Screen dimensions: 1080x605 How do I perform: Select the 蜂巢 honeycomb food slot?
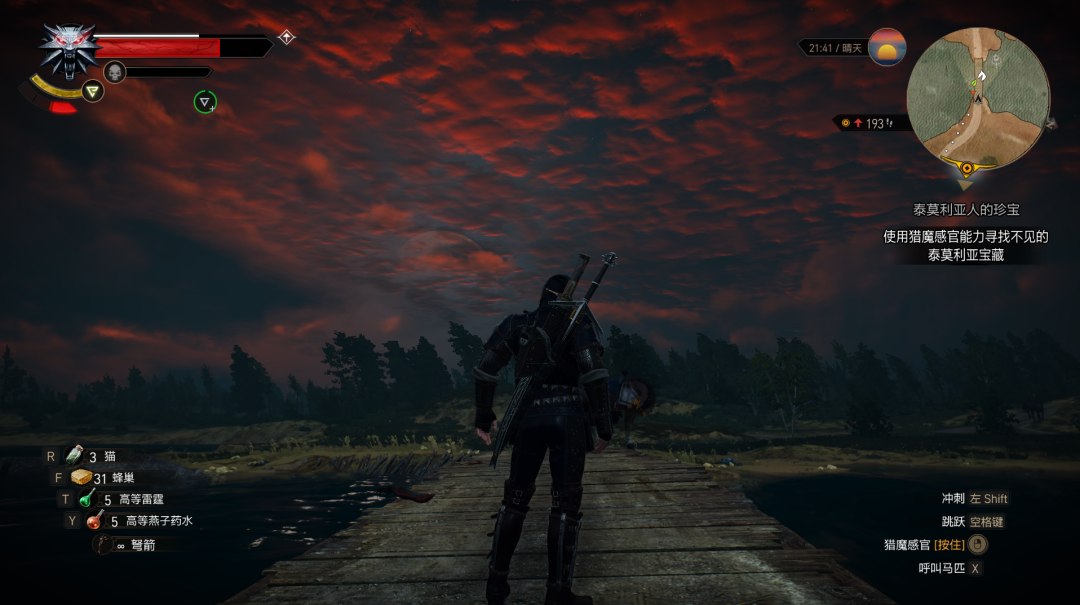(81, 478)
